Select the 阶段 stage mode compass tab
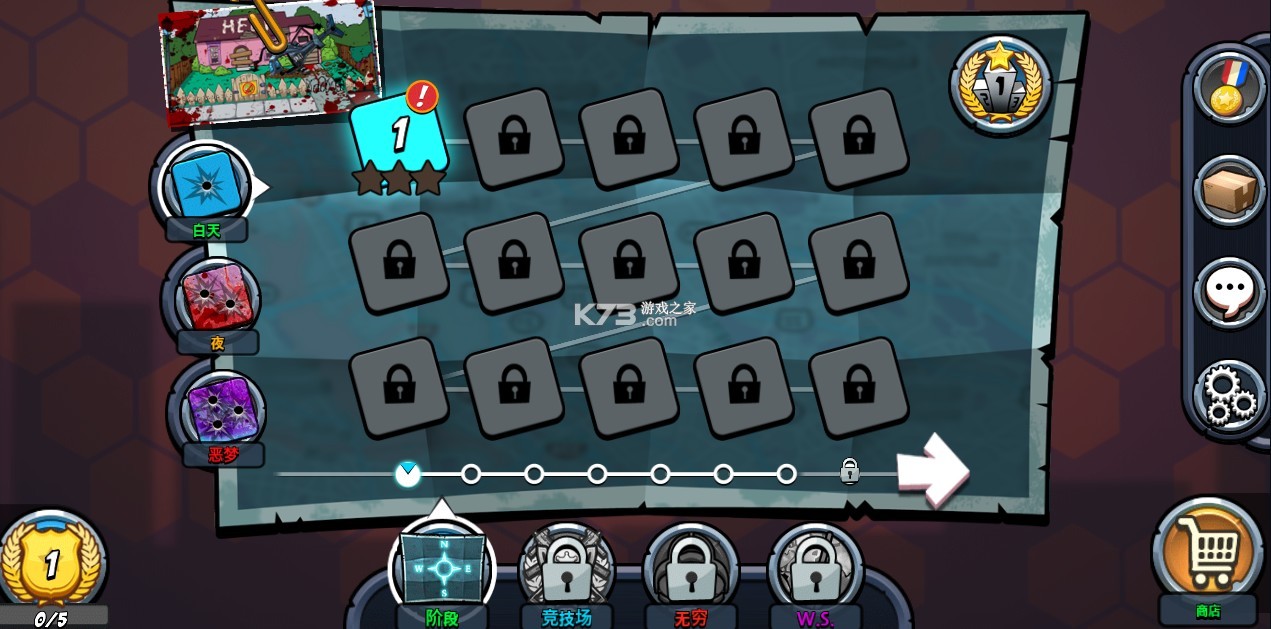The width and height of the screenshot is (1271, 629). point(443,567)
